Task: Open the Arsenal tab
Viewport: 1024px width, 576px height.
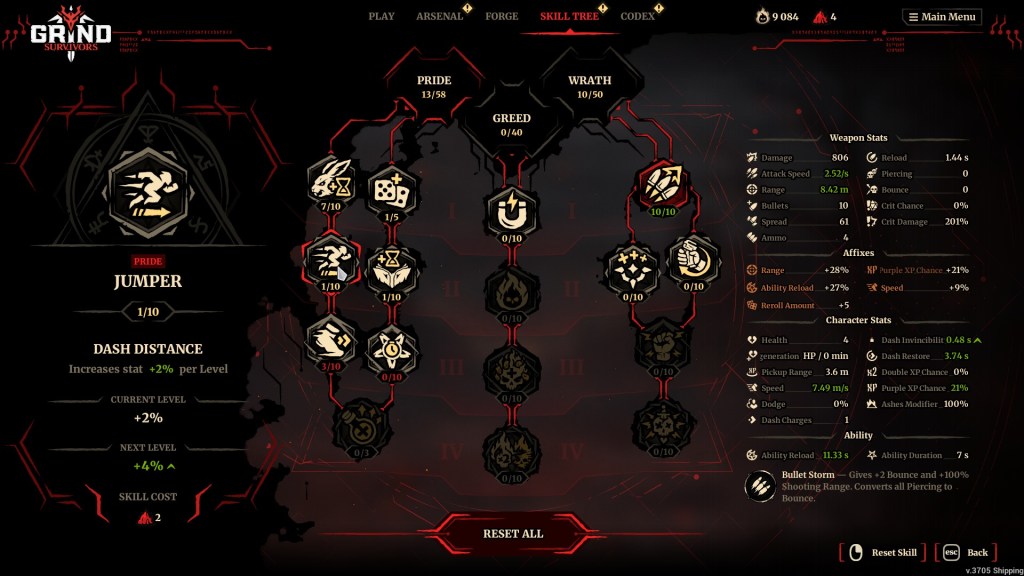Action: click(x=439, y=16)
